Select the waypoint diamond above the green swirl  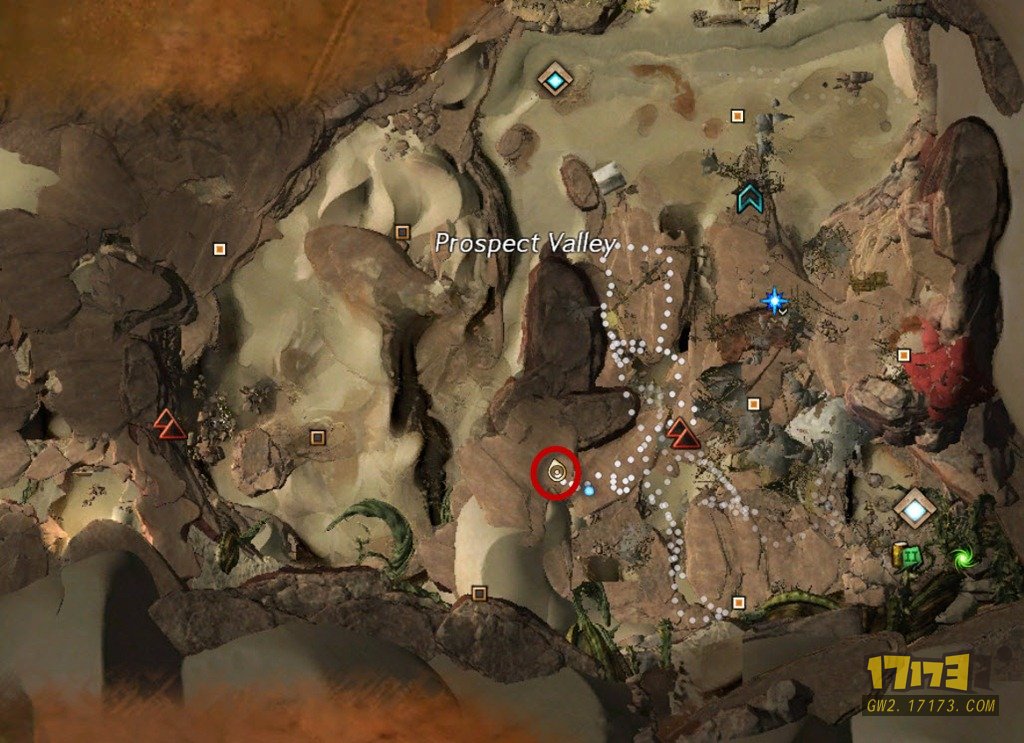tap(914, 510)
